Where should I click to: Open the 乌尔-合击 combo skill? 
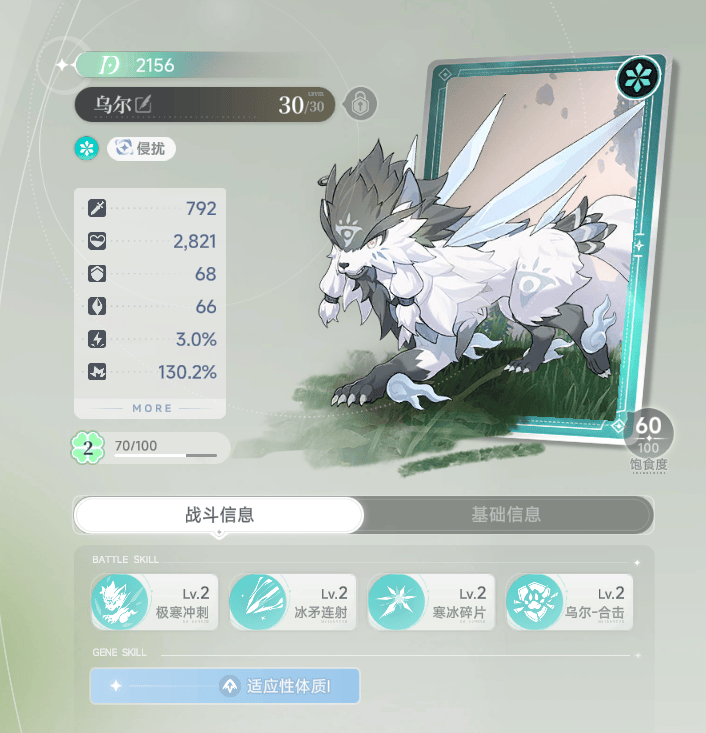pos(569,602)
